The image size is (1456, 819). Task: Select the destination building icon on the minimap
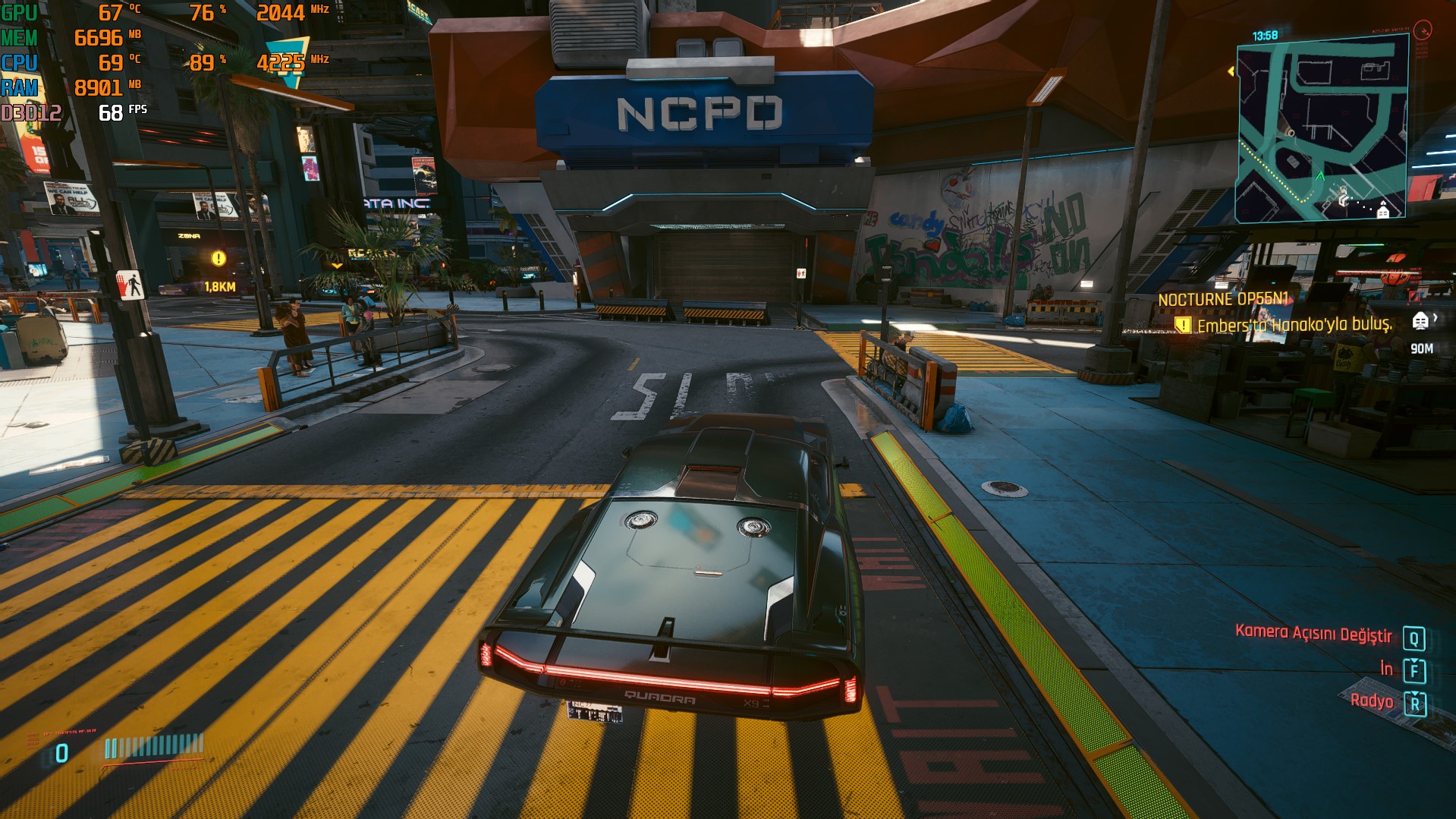(x=1383, y=212)
